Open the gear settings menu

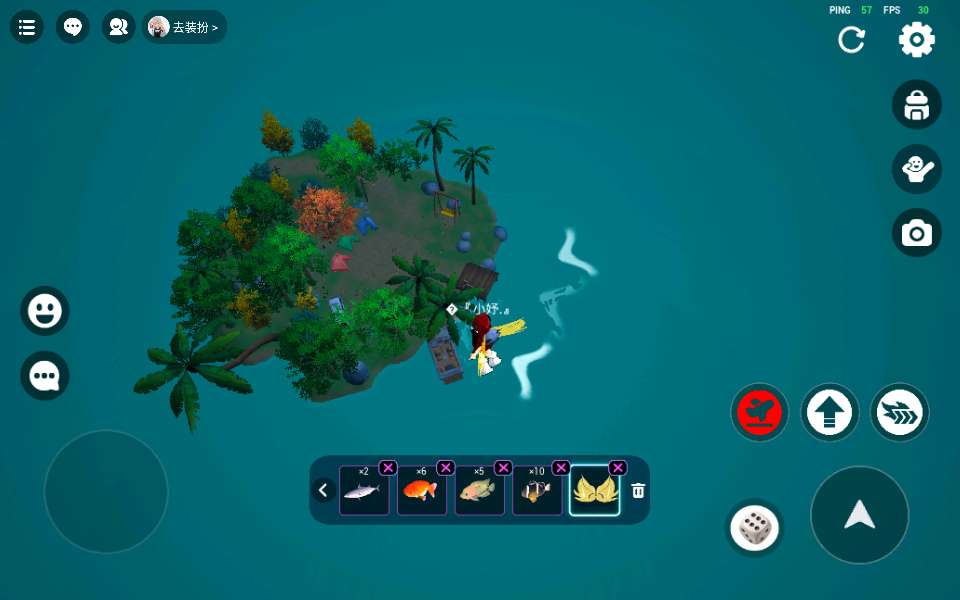pos(917,40)
